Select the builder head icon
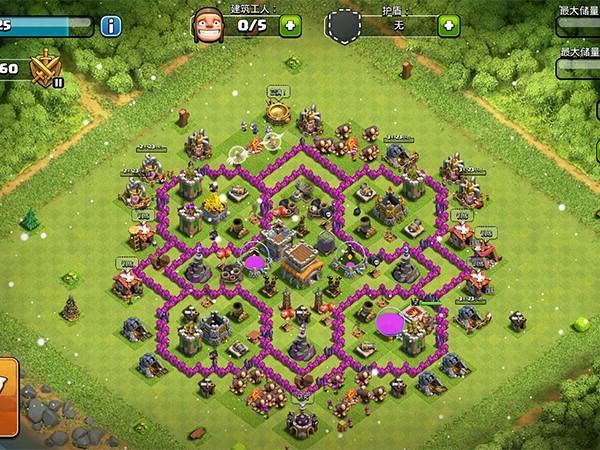600x450 pixels. coord(206,25)
